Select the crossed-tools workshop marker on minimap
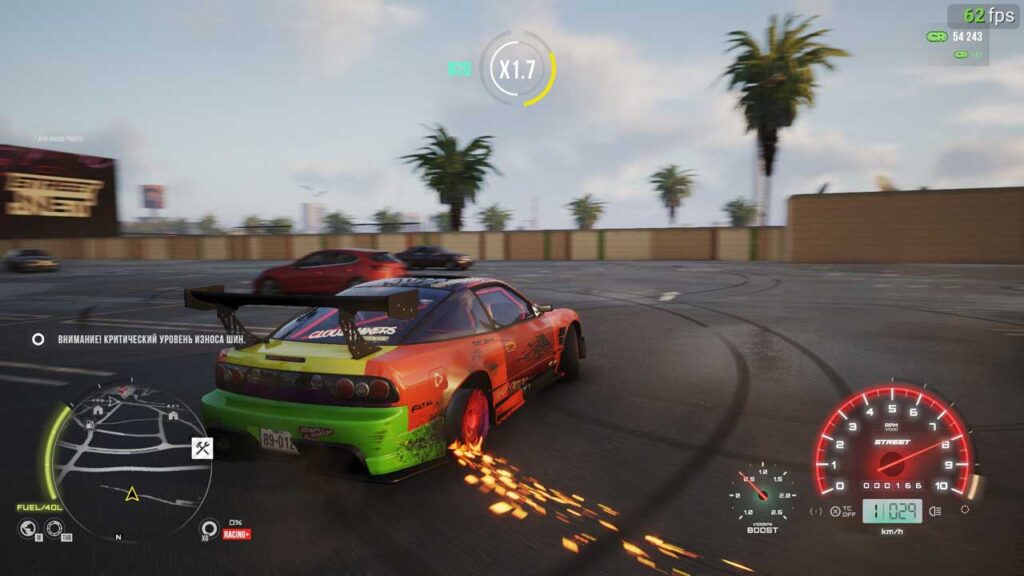Screen dimensions: 1024x576 [201, 449]
